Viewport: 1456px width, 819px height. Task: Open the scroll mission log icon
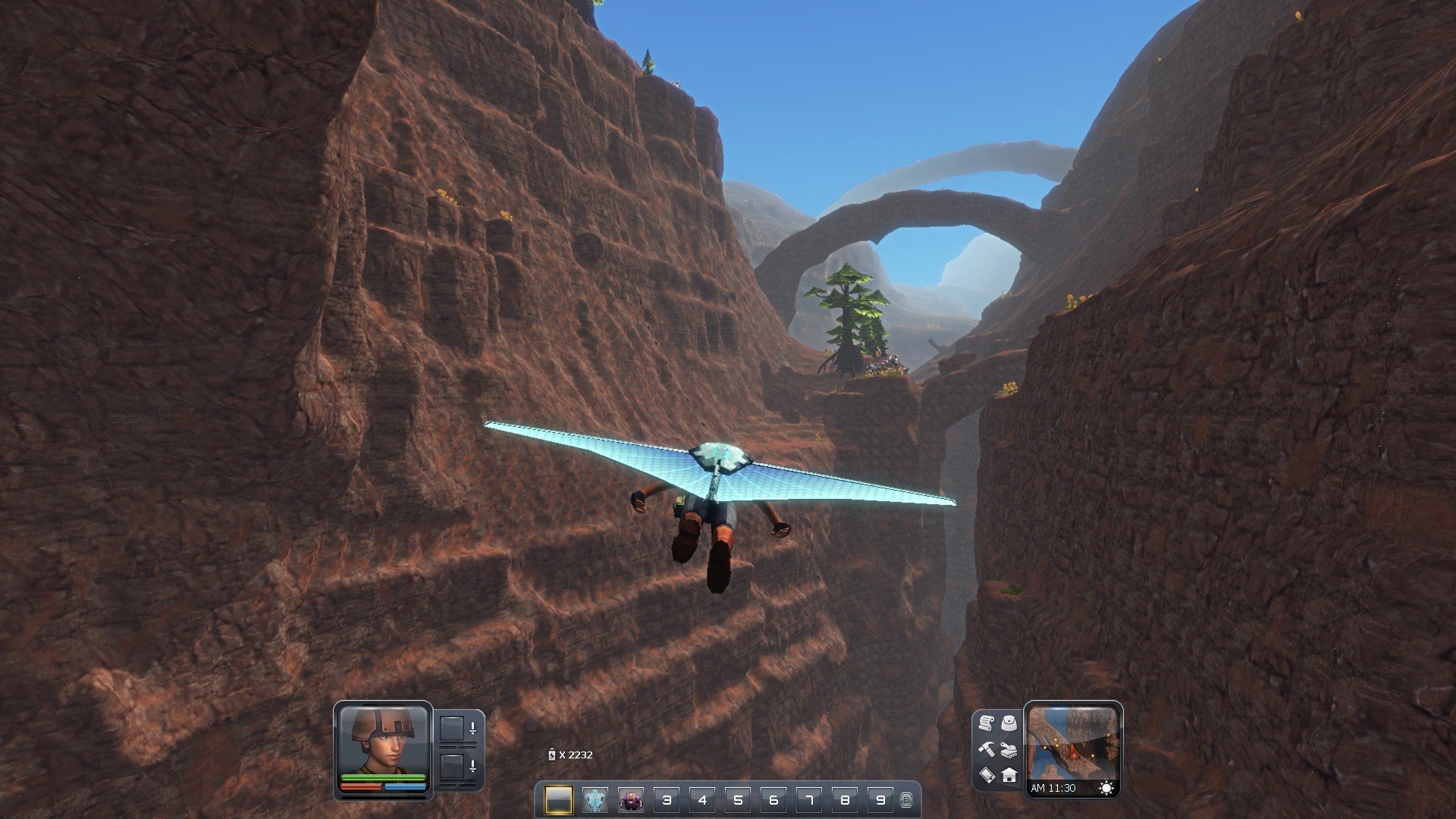[986, 723]
